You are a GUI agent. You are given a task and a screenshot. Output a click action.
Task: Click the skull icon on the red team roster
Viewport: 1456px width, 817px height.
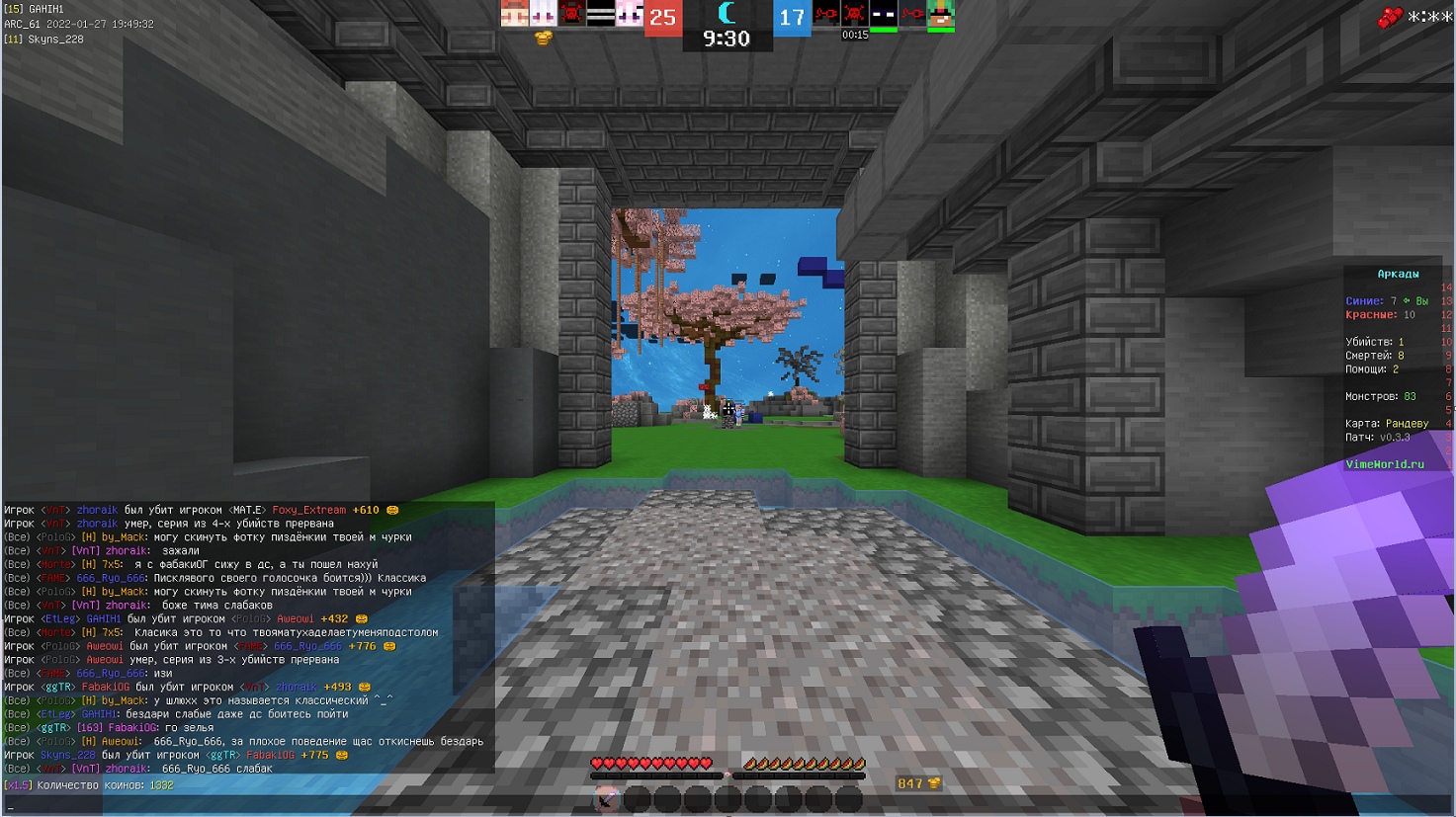click(569, 15)
